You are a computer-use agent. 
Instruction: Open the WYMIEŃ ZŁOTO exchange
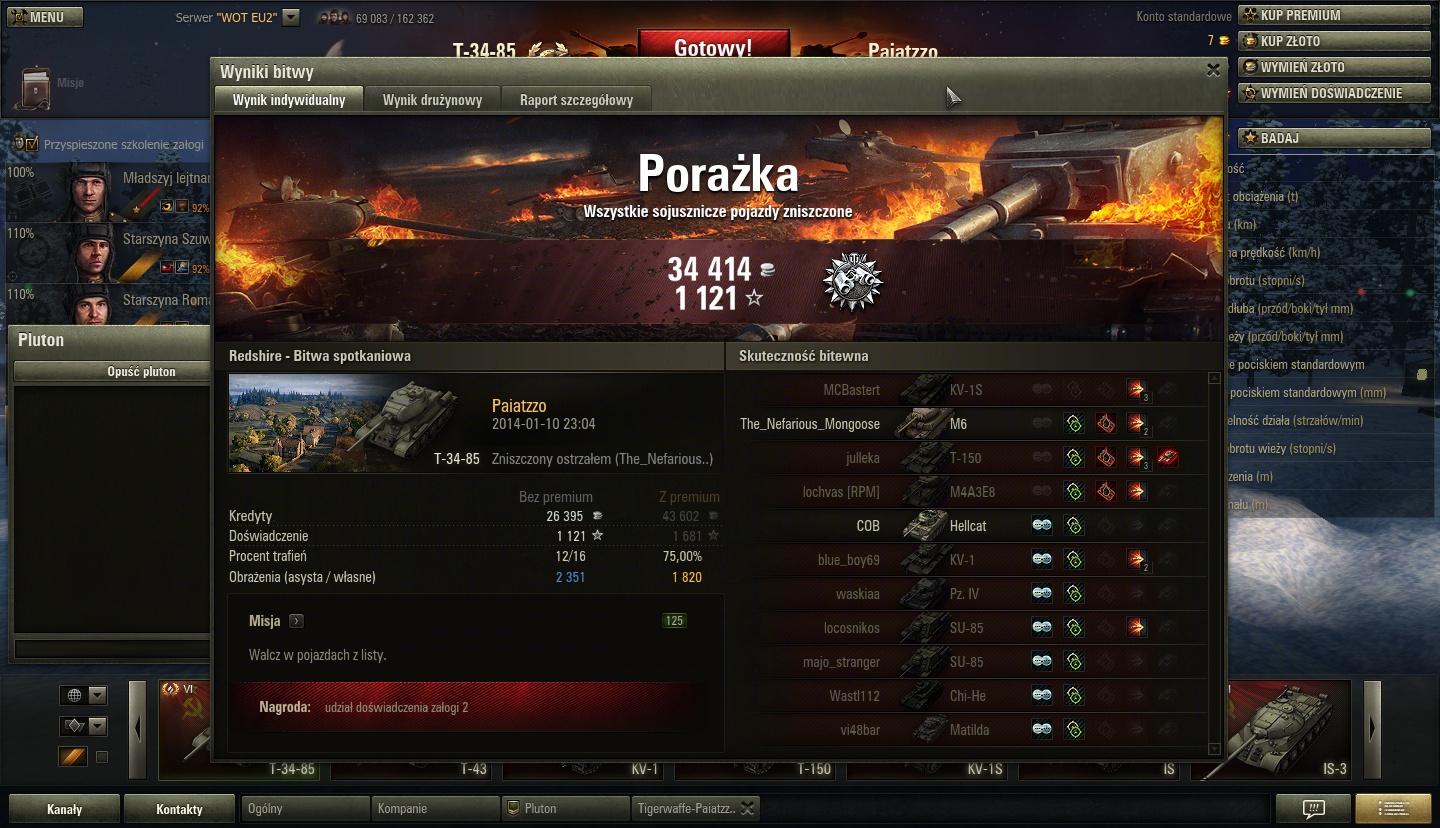1334,67
